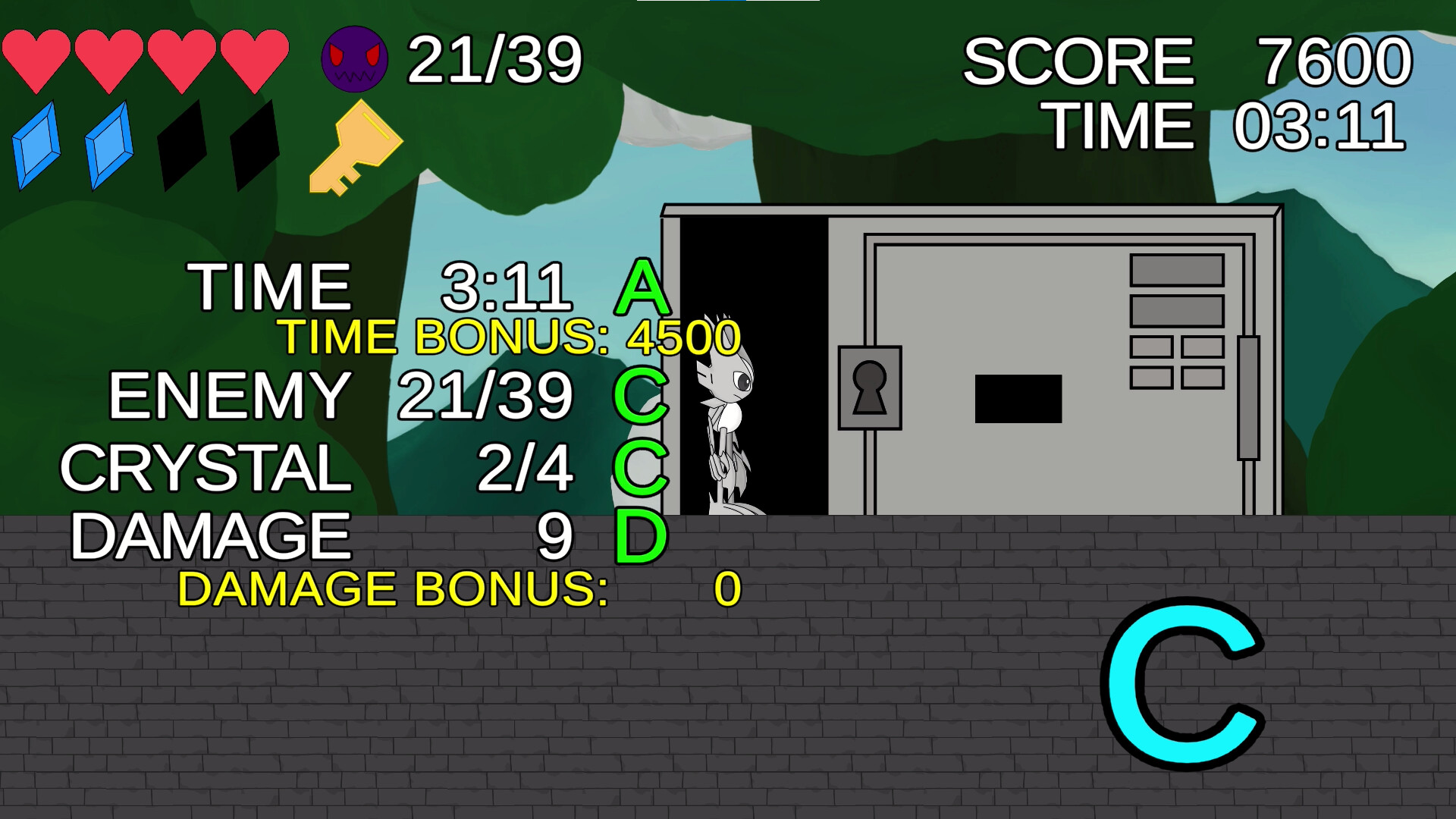Select the golden key icon
1456x819 pixels.
pos(354,148)
